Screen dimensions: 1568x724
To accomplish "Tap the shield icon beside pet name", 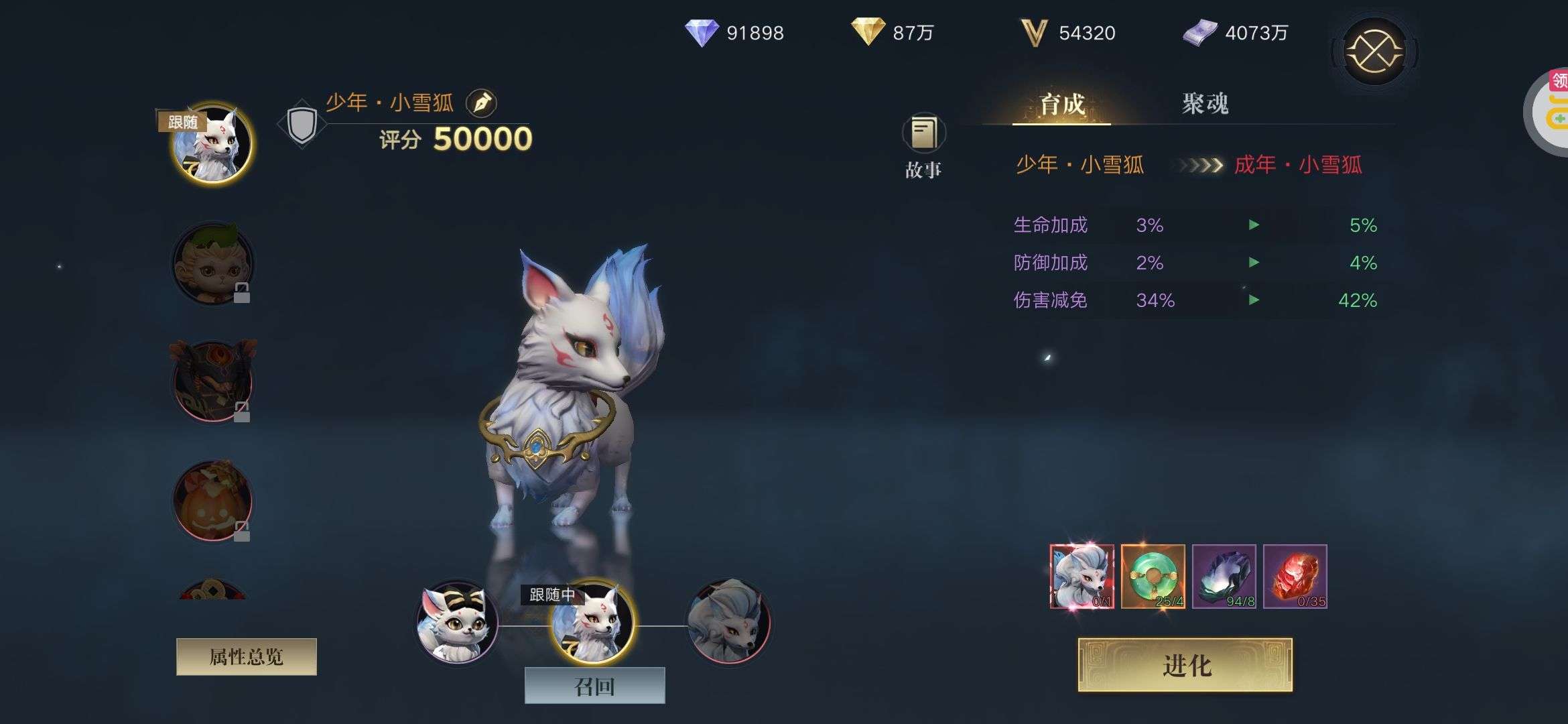I will (x=302, y=124).
